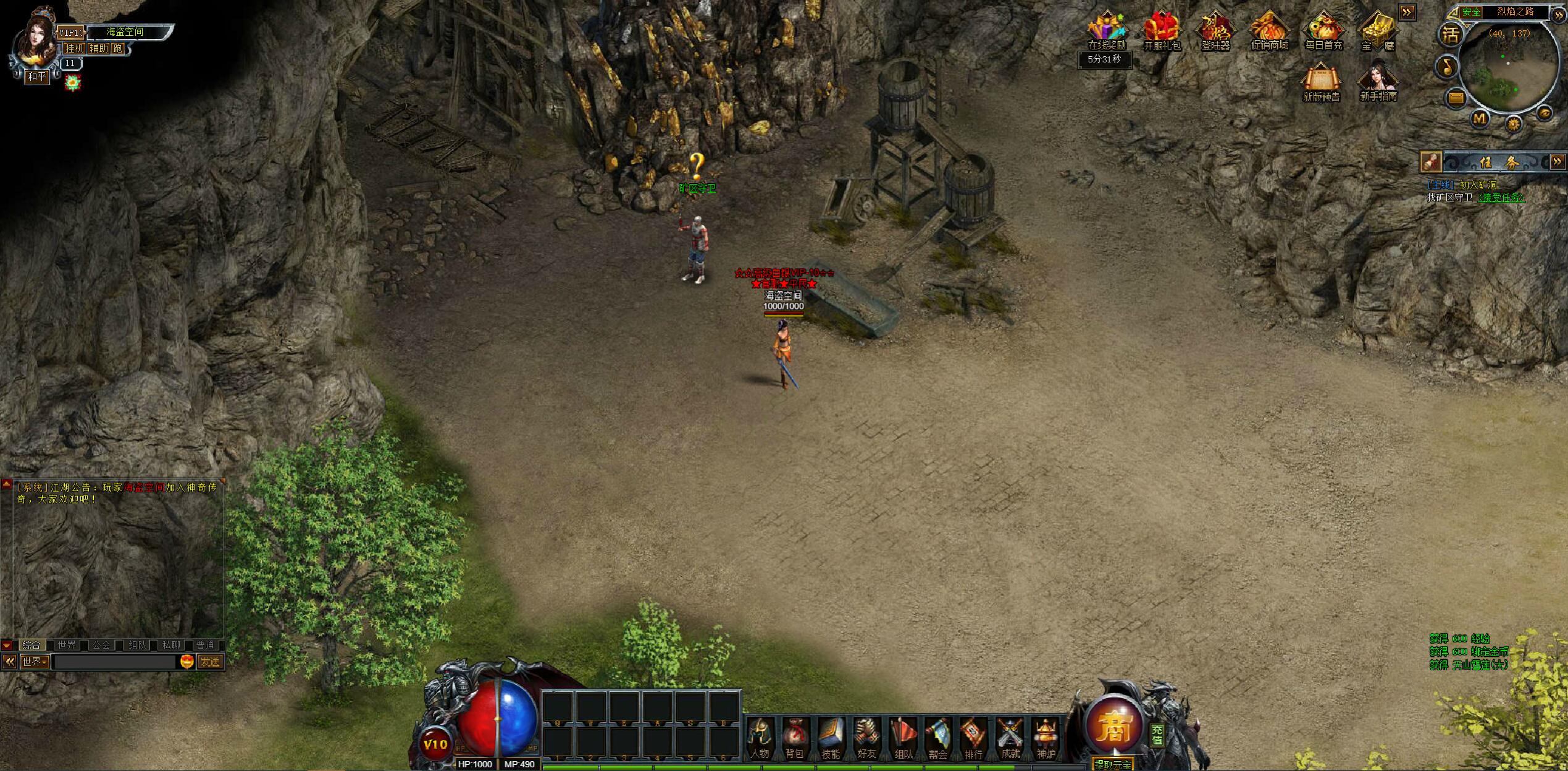Click the 和平 peace mode button
1568x771 pixels.
pyautogui.click(x=37, y=77)
